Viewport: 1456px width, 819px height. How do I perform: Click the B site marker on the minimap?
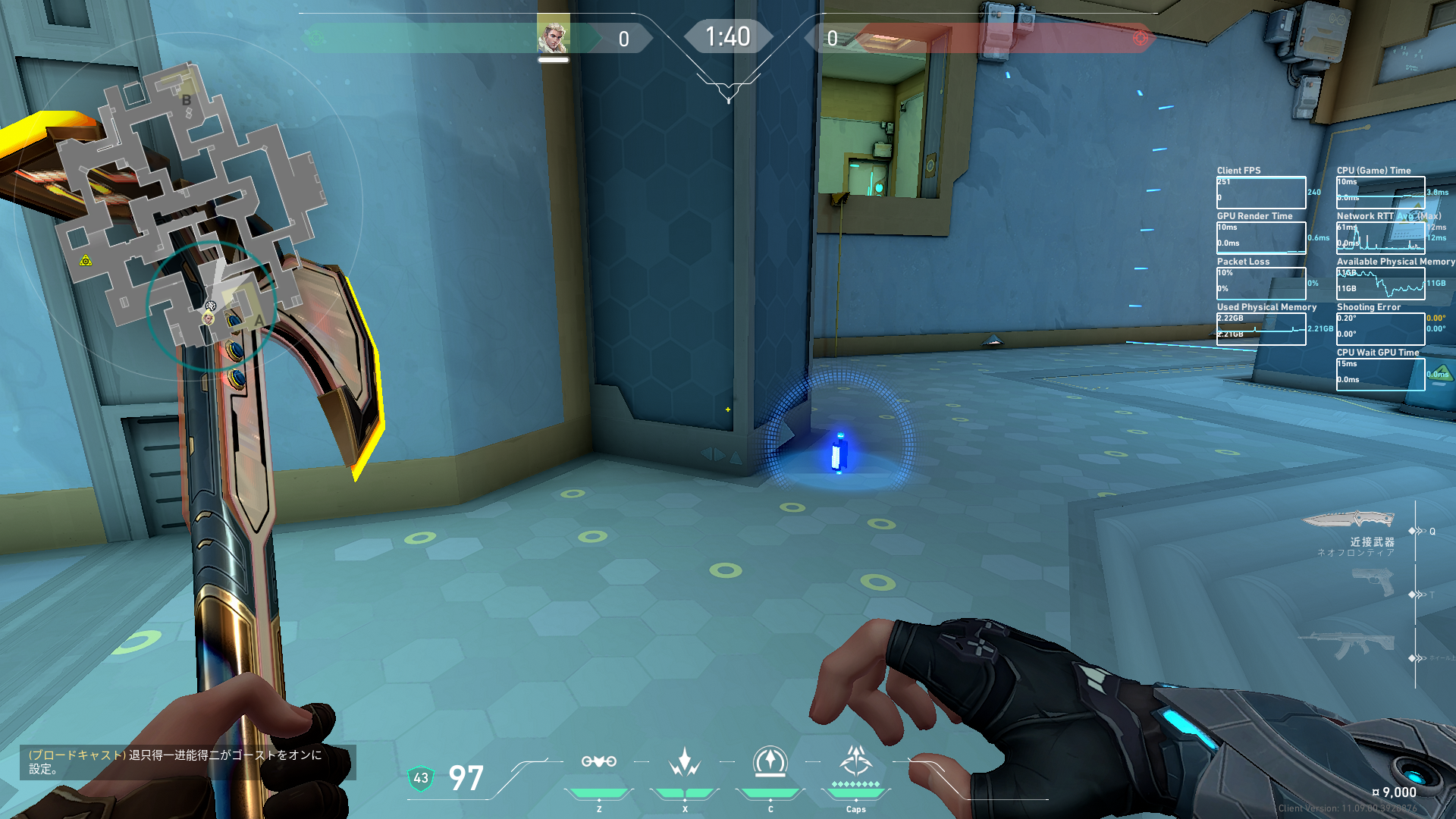click(187, 100)
